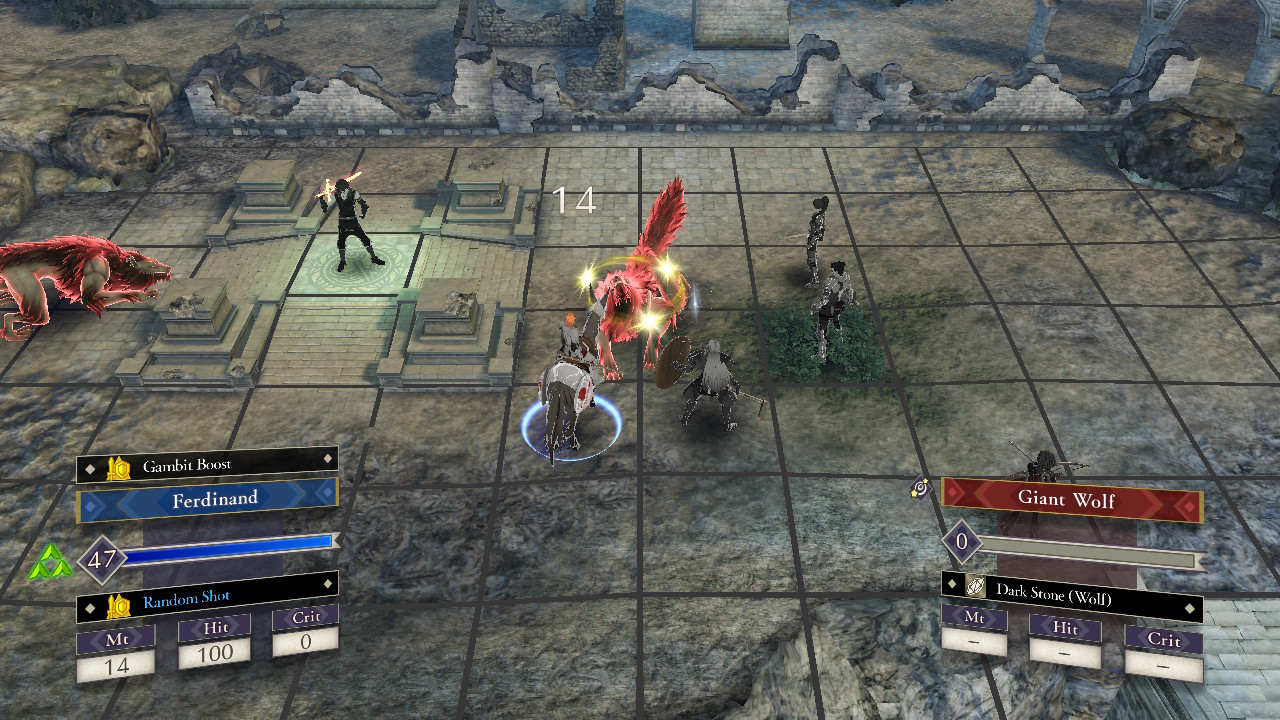This screenshot has height=720, width=1280.
Task: Click the round icon left of Giant Wolf
Action: [x=921, y=489]
